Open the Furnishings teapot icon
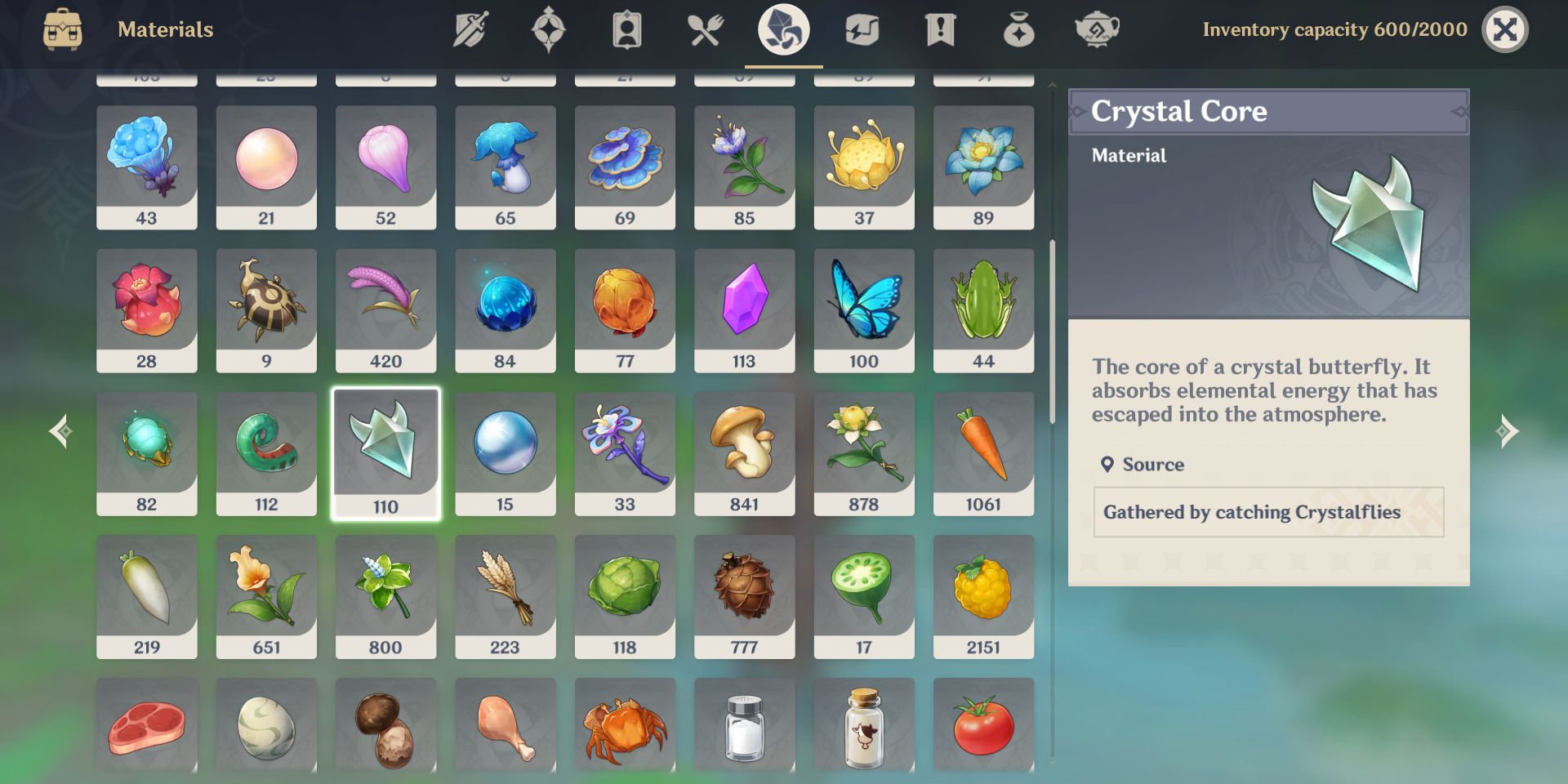This screenshot has height=784, width=1568. pyautogui.click(x=1097, y=29)
